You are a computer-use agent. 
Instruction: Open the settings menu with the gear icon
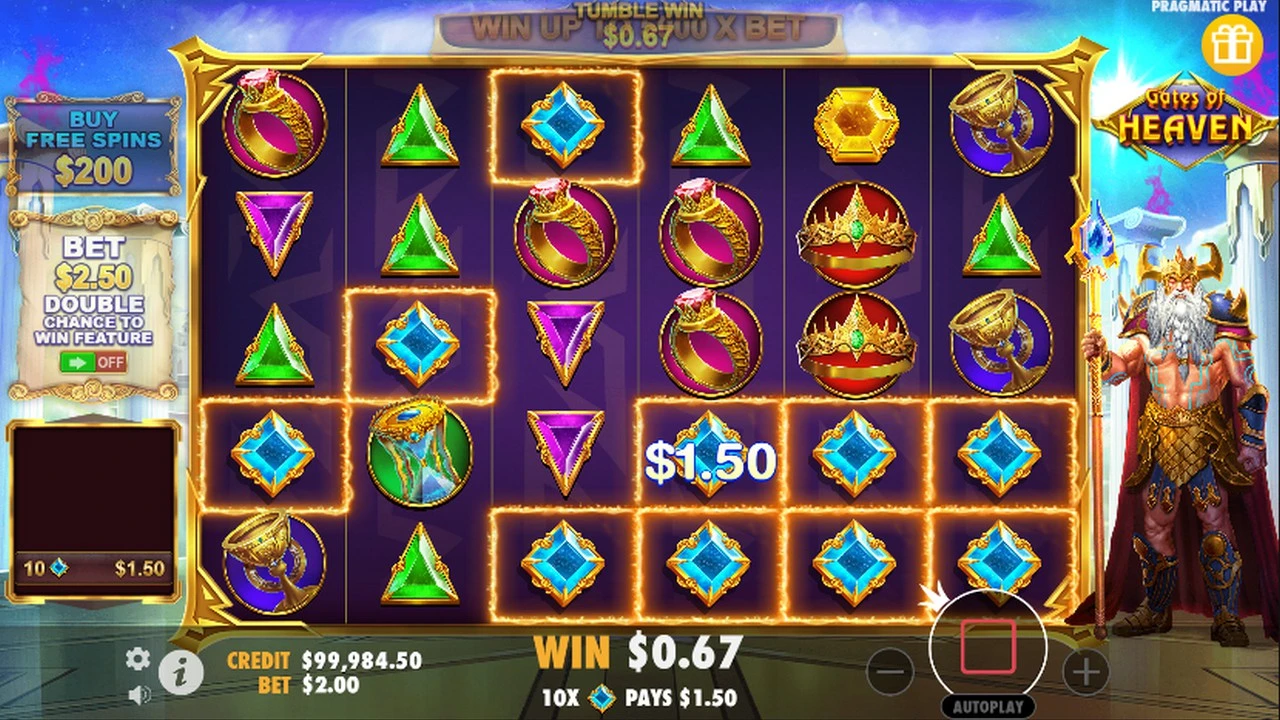point(137,660)
